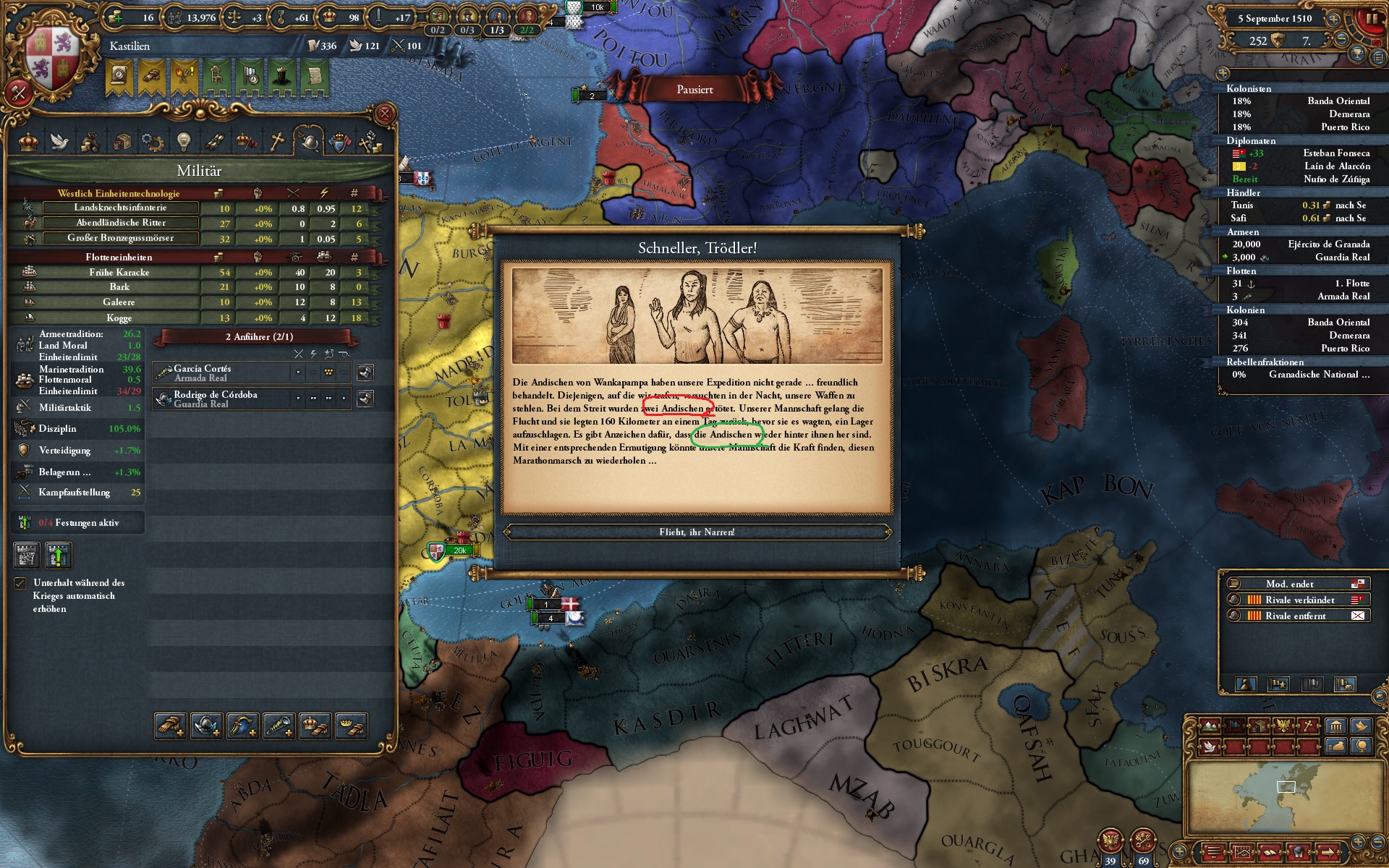Viewport: 1389px width, 868px height.
Task: Toggle the pin for leader García Cortés
Action: click(x=365, y=371)
